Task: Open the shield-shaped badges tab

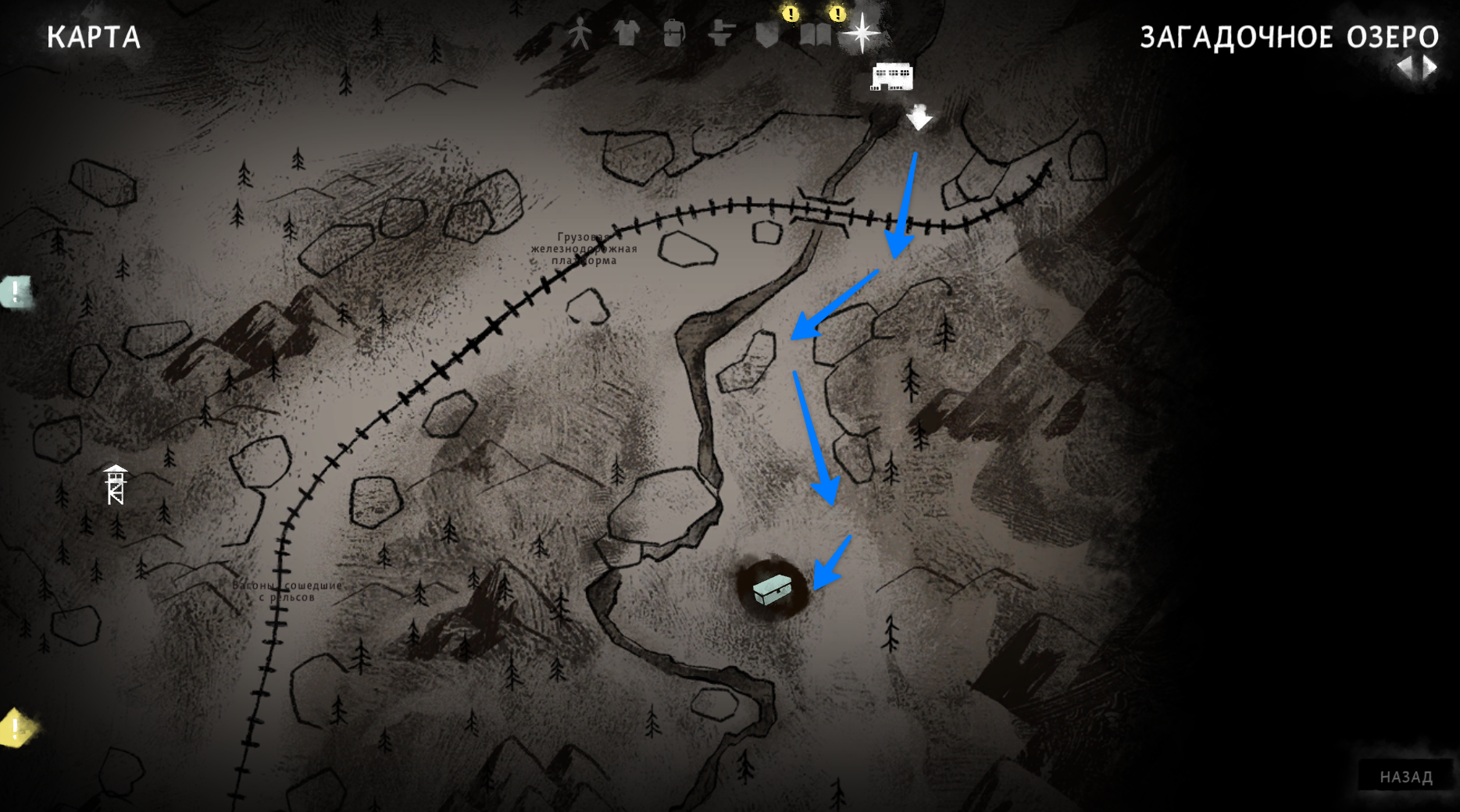Action: 767,34
